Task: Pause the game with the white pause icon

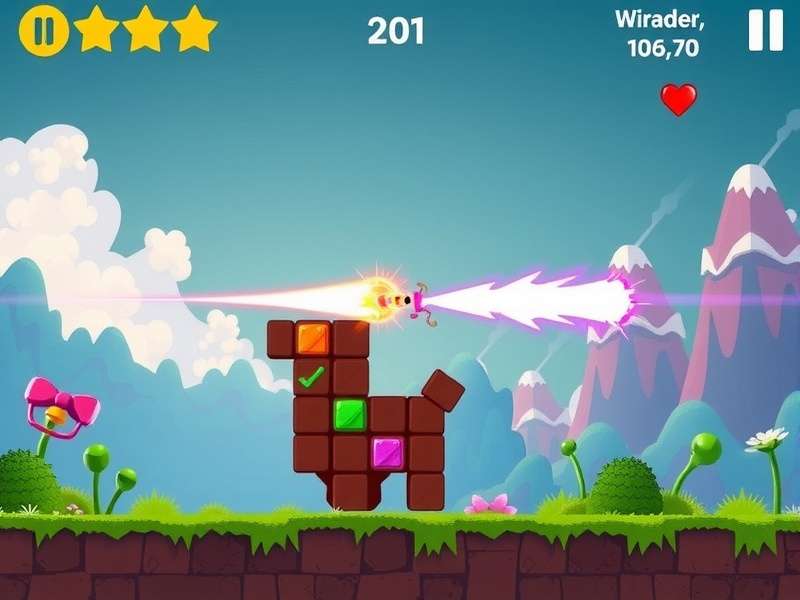Action: click(x=766, y=31)
